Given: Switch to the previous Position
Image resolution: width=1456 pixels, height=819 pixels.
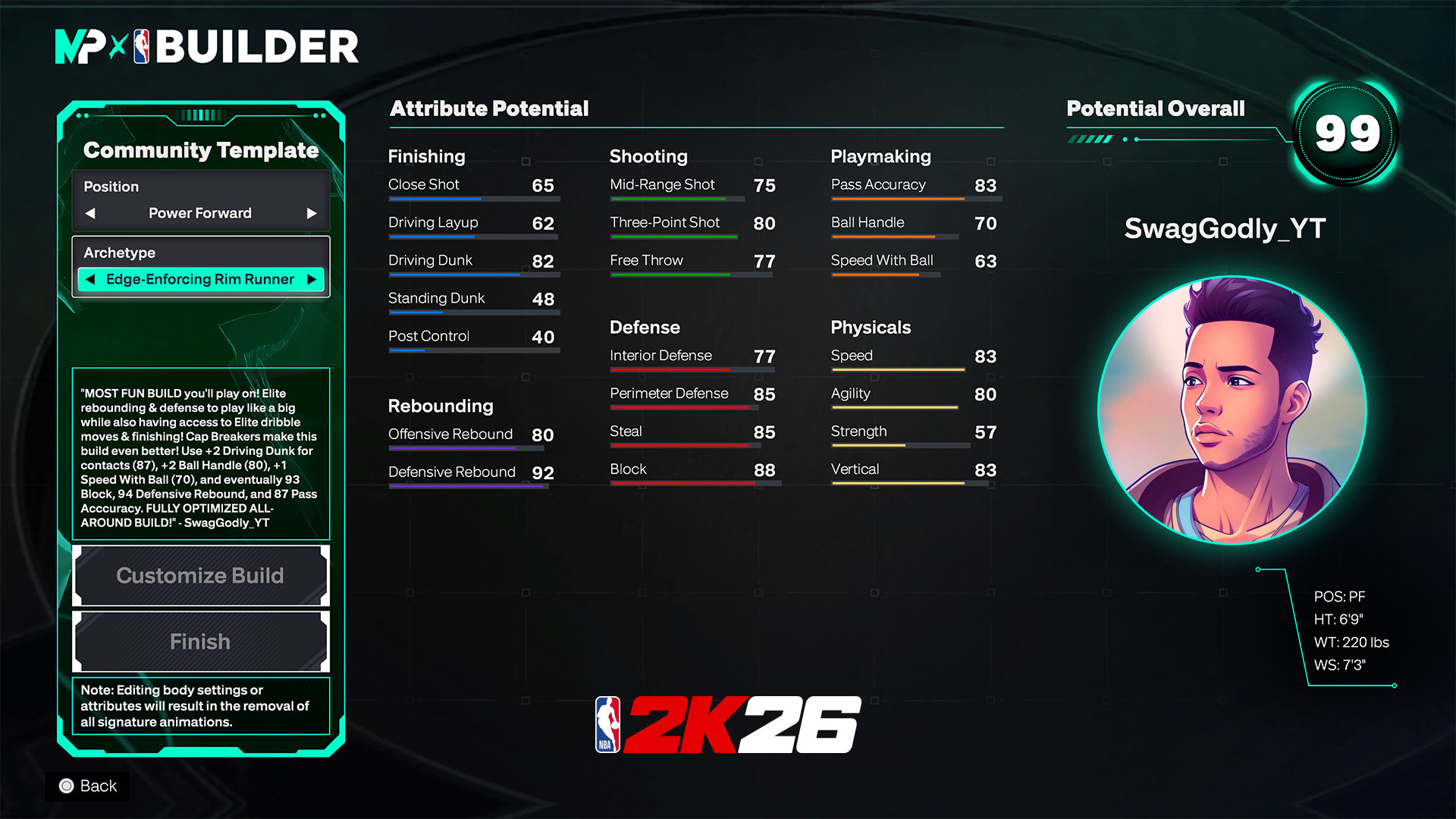Looking at the screenshot, I should click(x=90, y=213).
